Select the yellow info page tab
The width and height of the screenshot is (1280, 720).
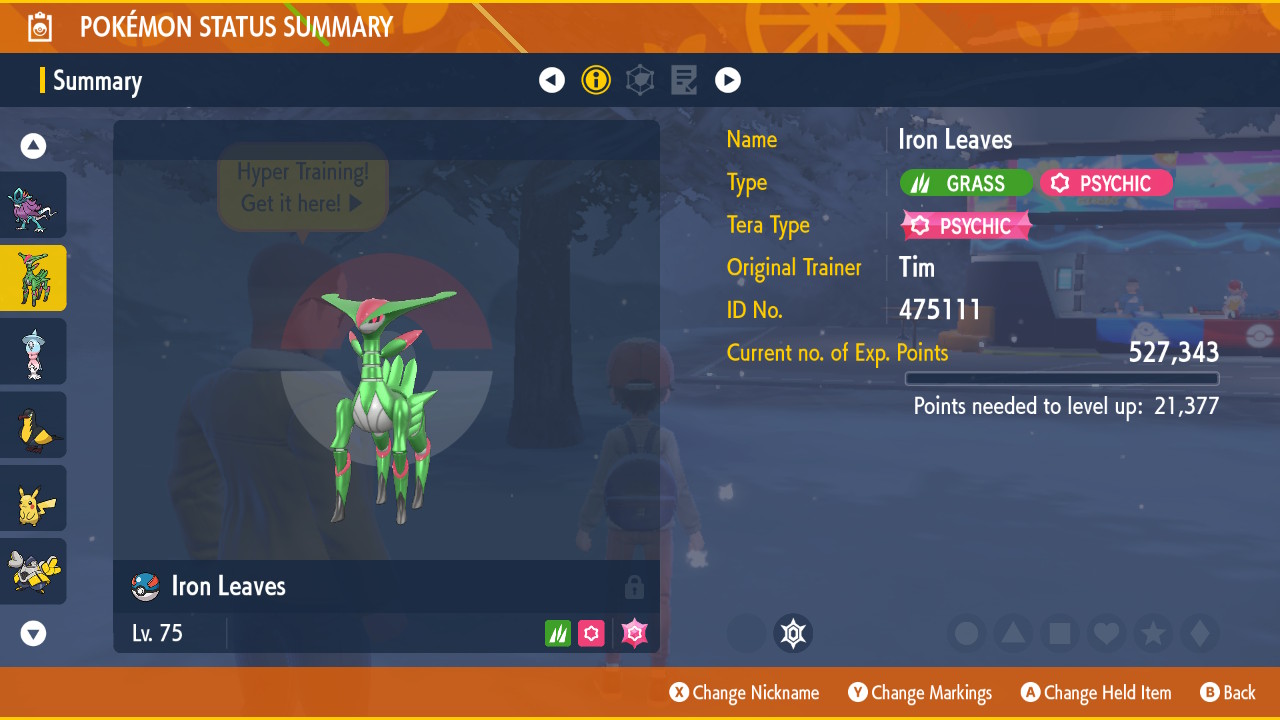pyautogui.click(x=596, y=80)
